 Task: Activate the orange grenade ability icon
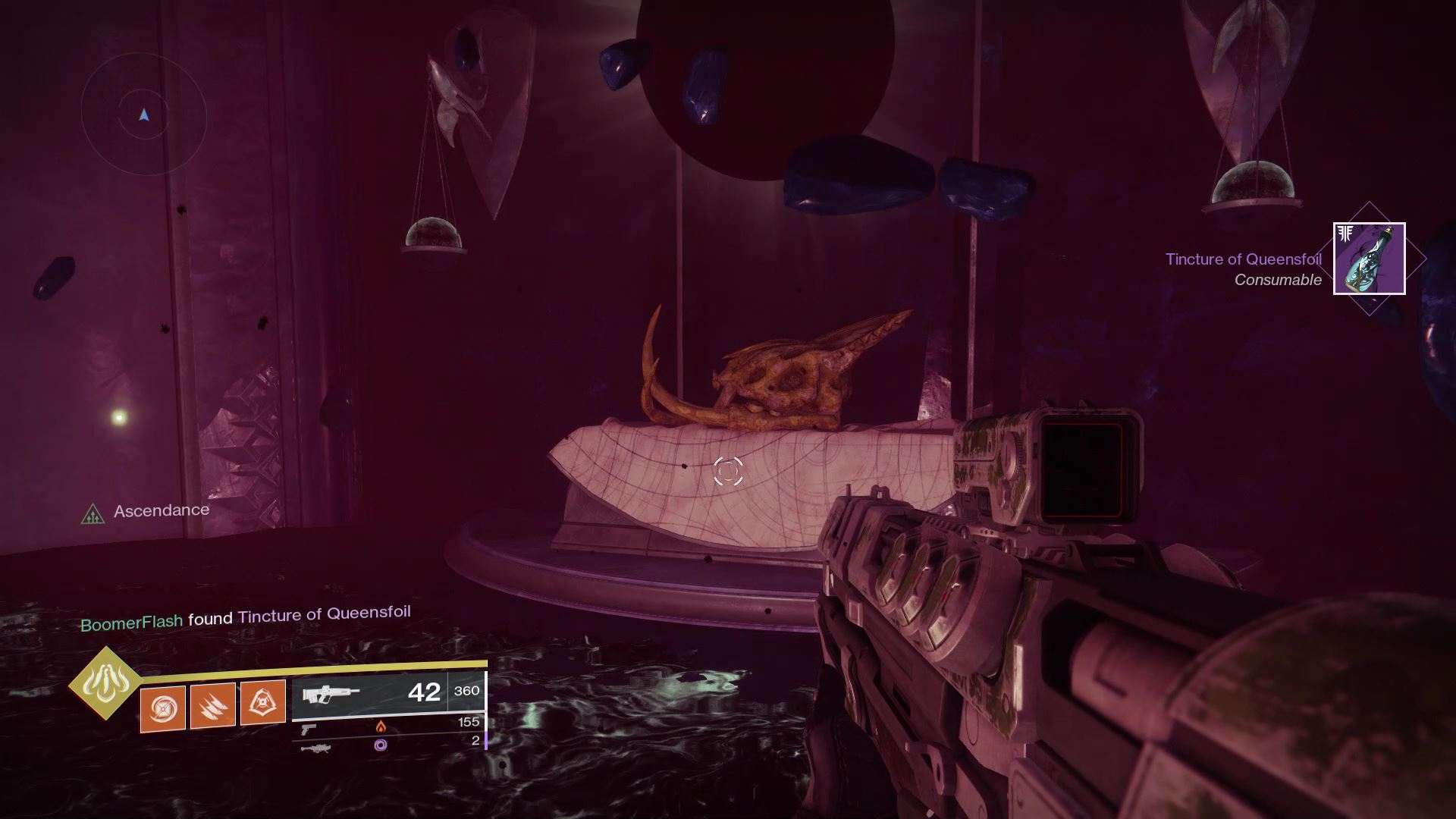[x=163, y=708]
